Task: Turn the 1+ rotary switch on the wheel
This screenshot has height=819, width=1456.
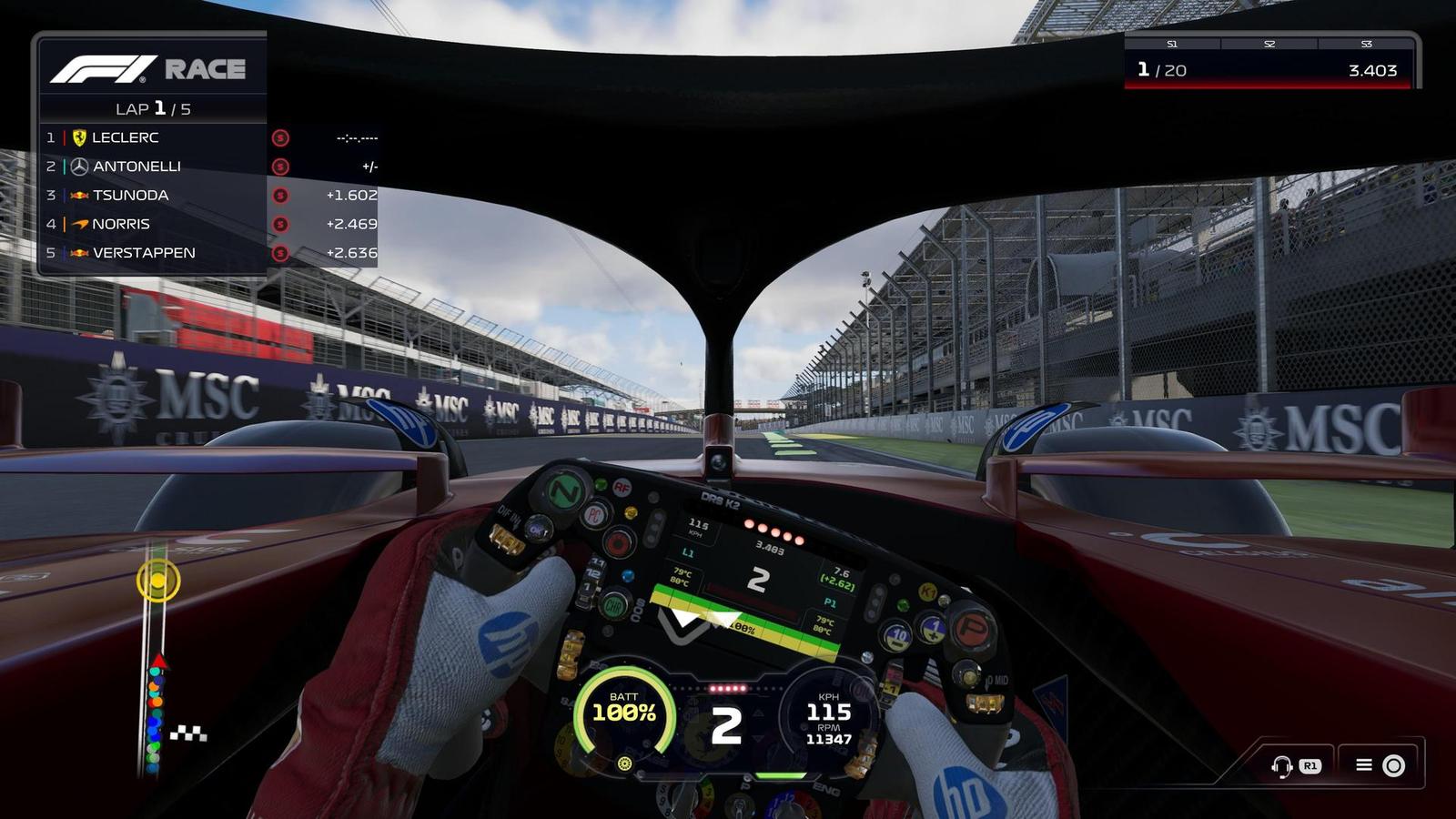Action: [x=935, y=629]
